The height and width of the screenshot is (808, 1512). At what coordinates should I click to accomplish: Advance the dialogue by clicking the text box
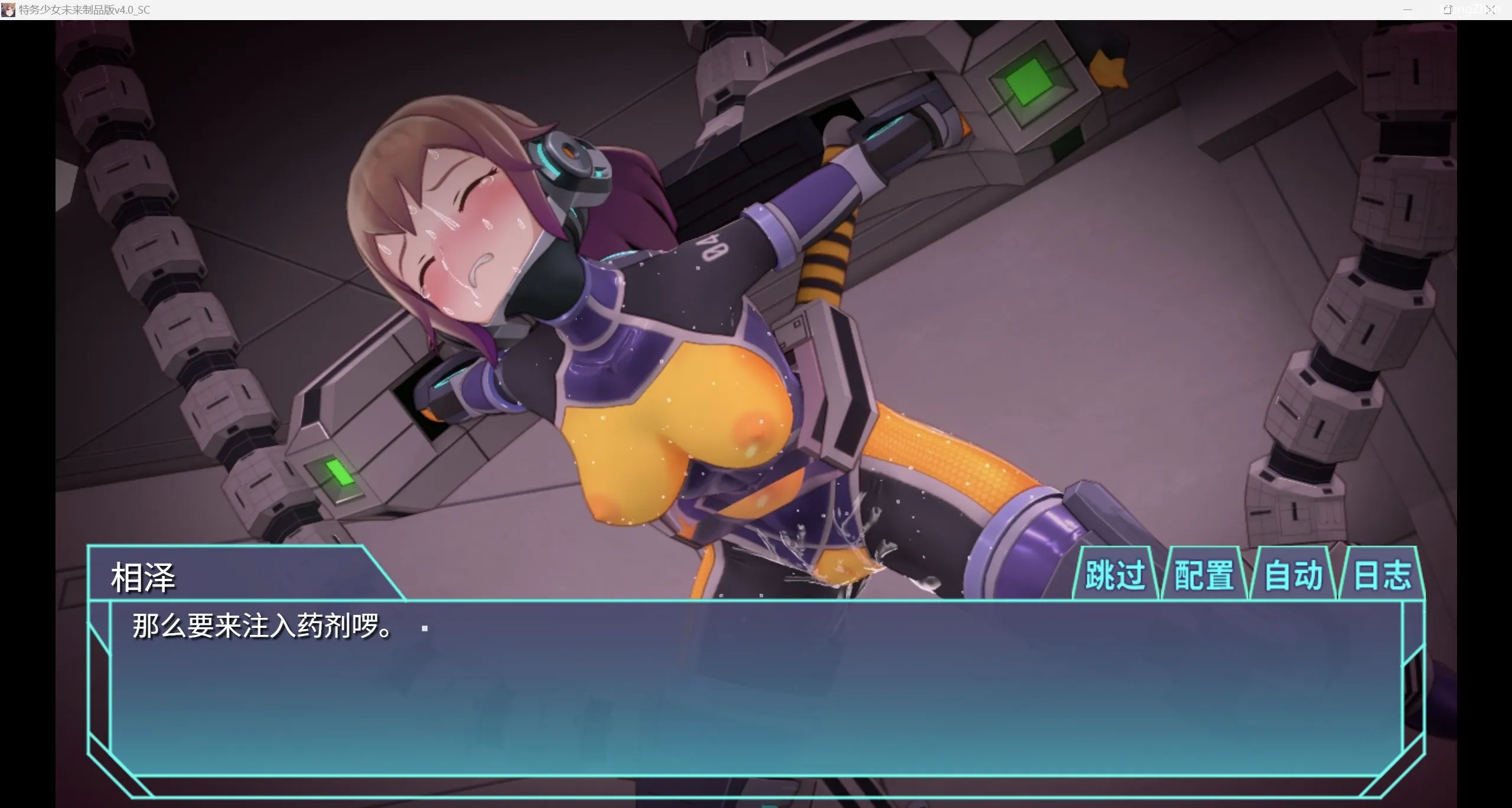click(x=755, y=691)
